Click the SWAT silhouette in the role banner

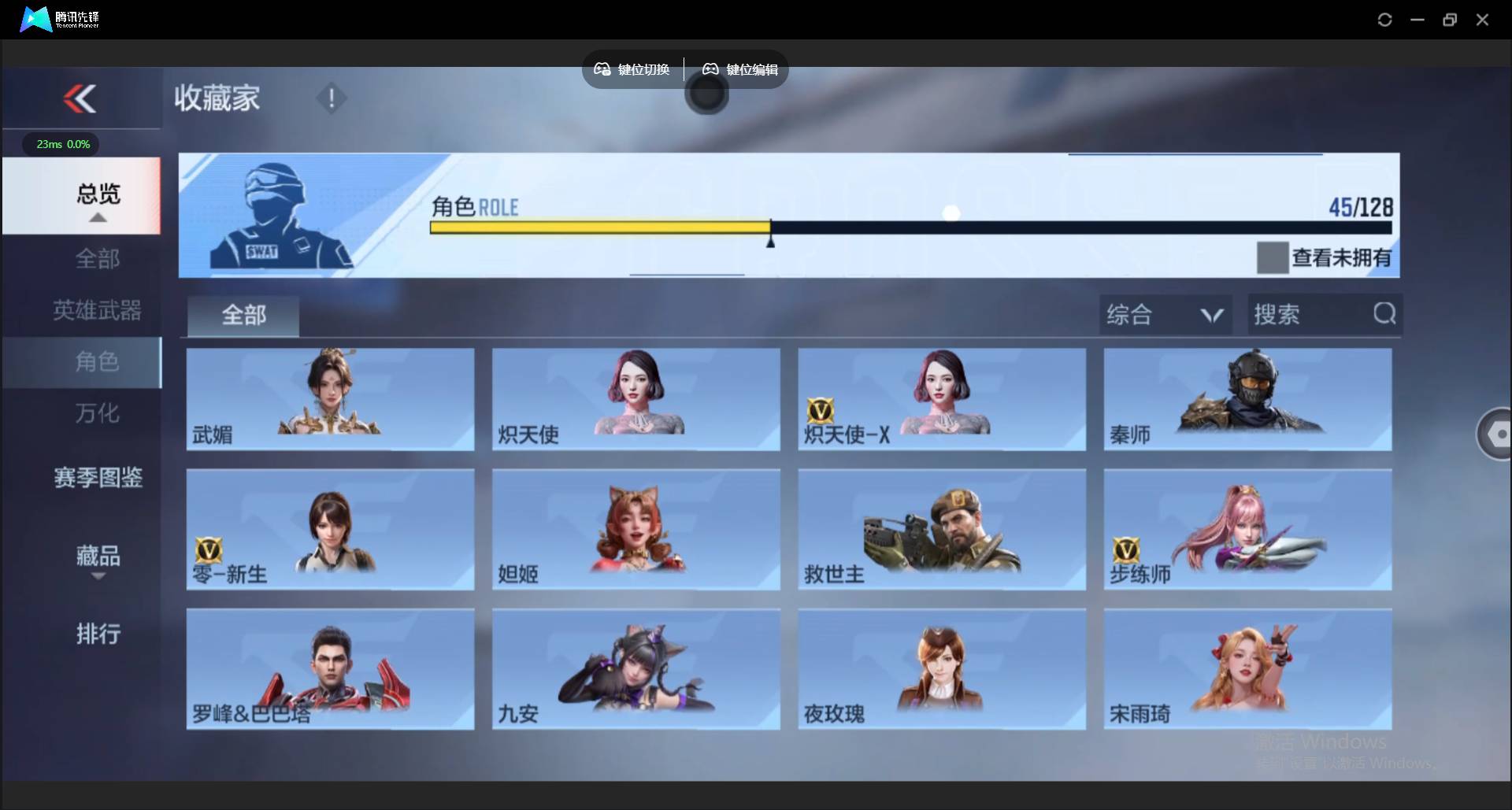point(276,213)
